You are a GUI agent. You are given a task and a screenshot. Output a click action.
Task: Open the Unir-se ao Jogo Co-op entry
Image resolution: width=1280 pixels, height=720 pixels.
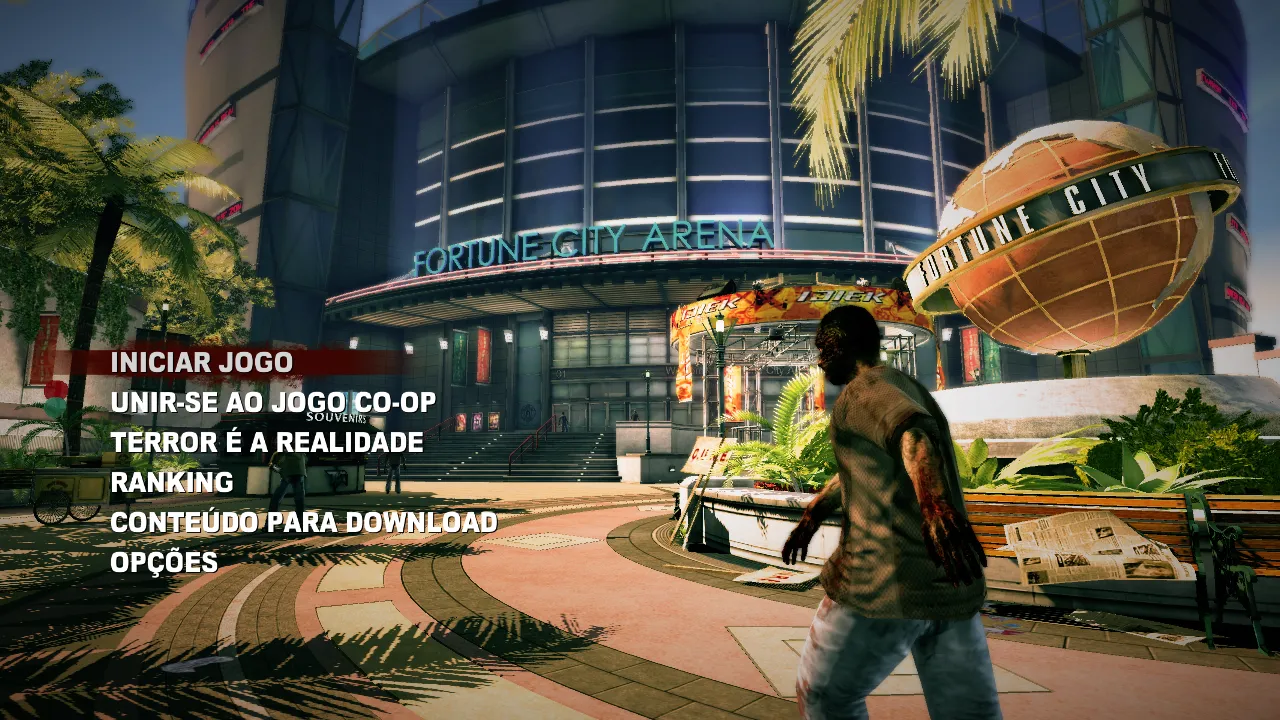(x=273, y=402)
